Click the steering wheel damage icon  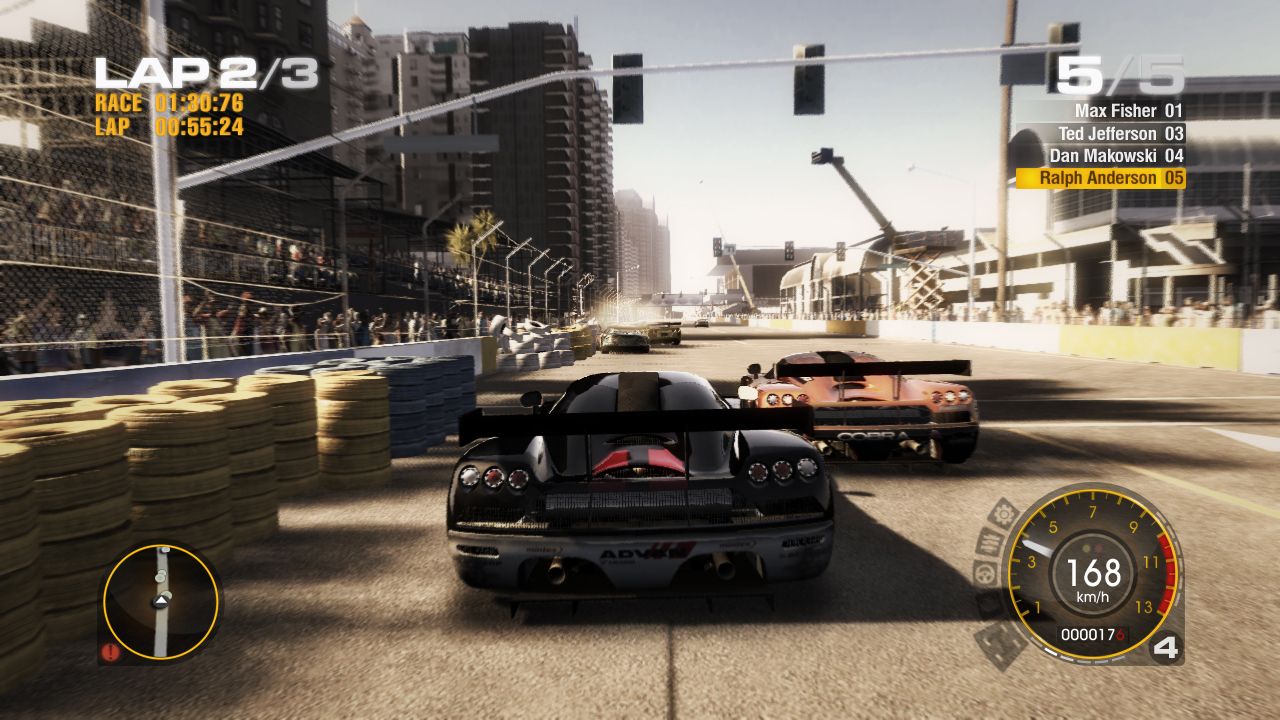[x=985, y=573]
